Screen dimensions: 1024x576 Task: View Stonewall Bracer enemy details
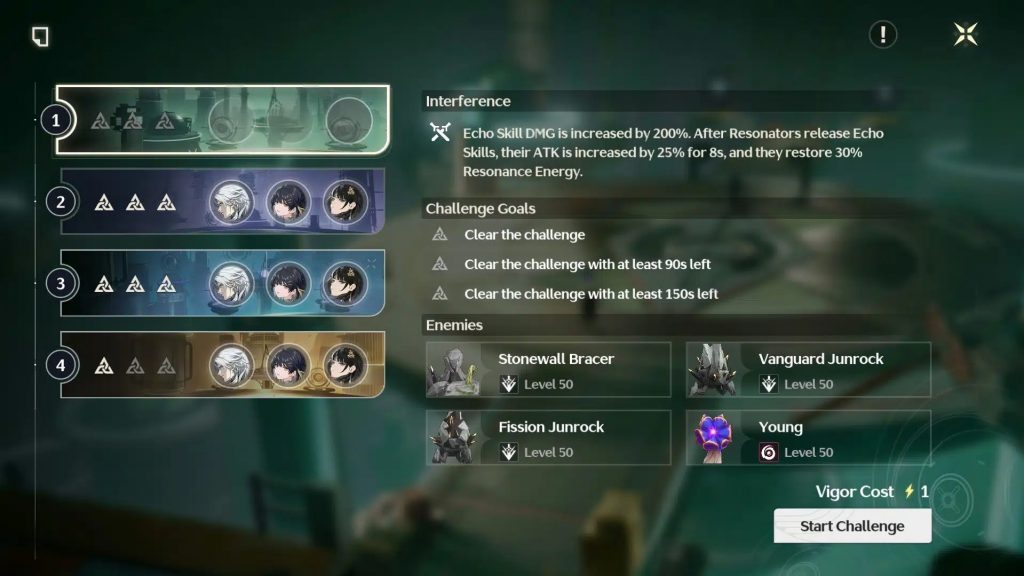pos(549,370)
